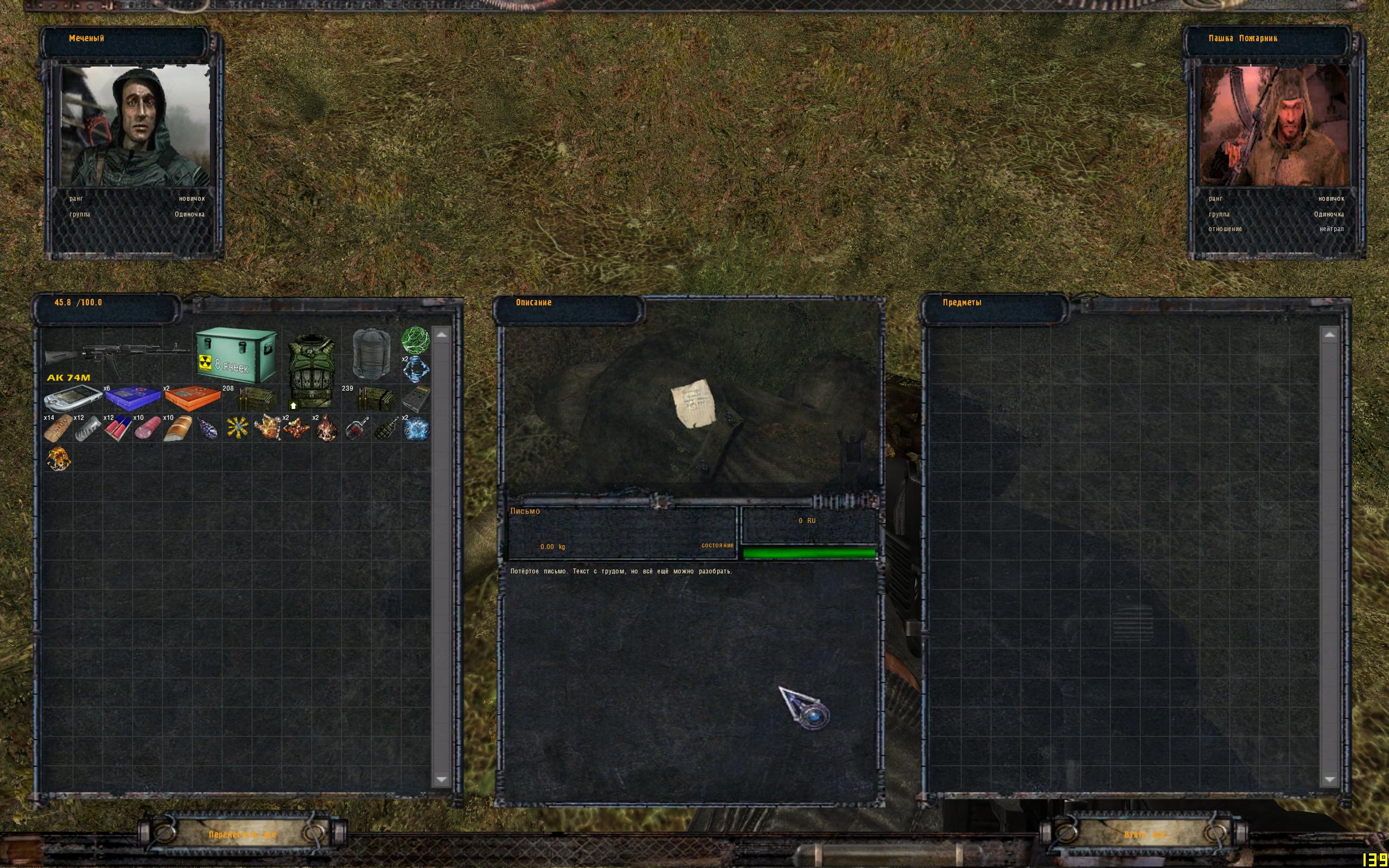Pick the sausage stack x10
1389x868 pixels.
148,429
